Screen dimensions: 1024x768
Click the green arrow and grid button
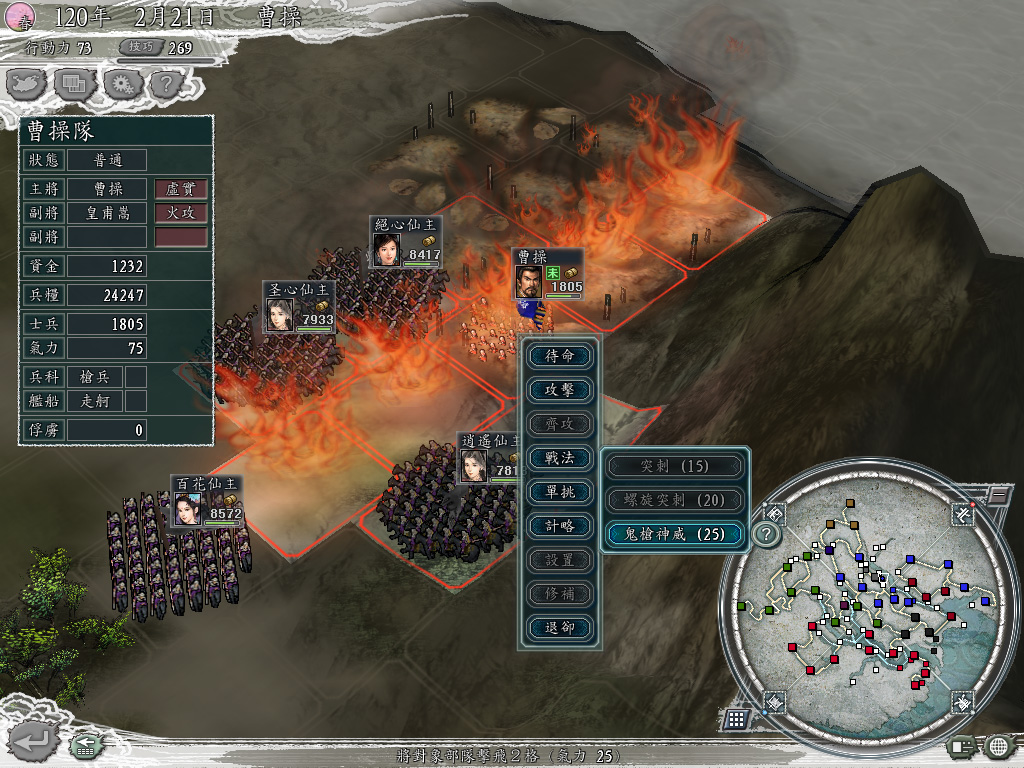click(84, 745)
